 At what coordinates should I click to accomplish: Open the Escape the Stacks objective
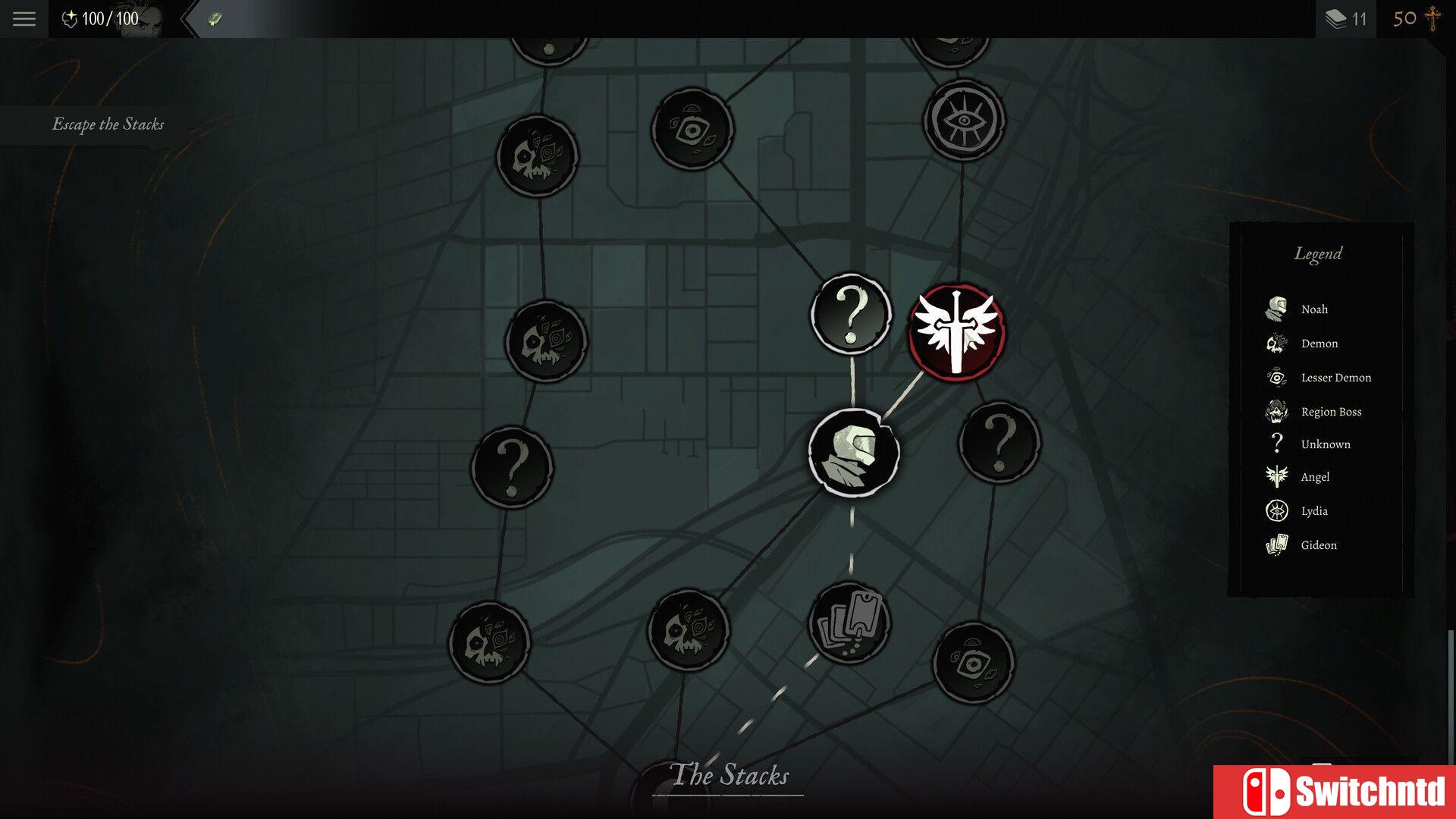pos(108,124)
